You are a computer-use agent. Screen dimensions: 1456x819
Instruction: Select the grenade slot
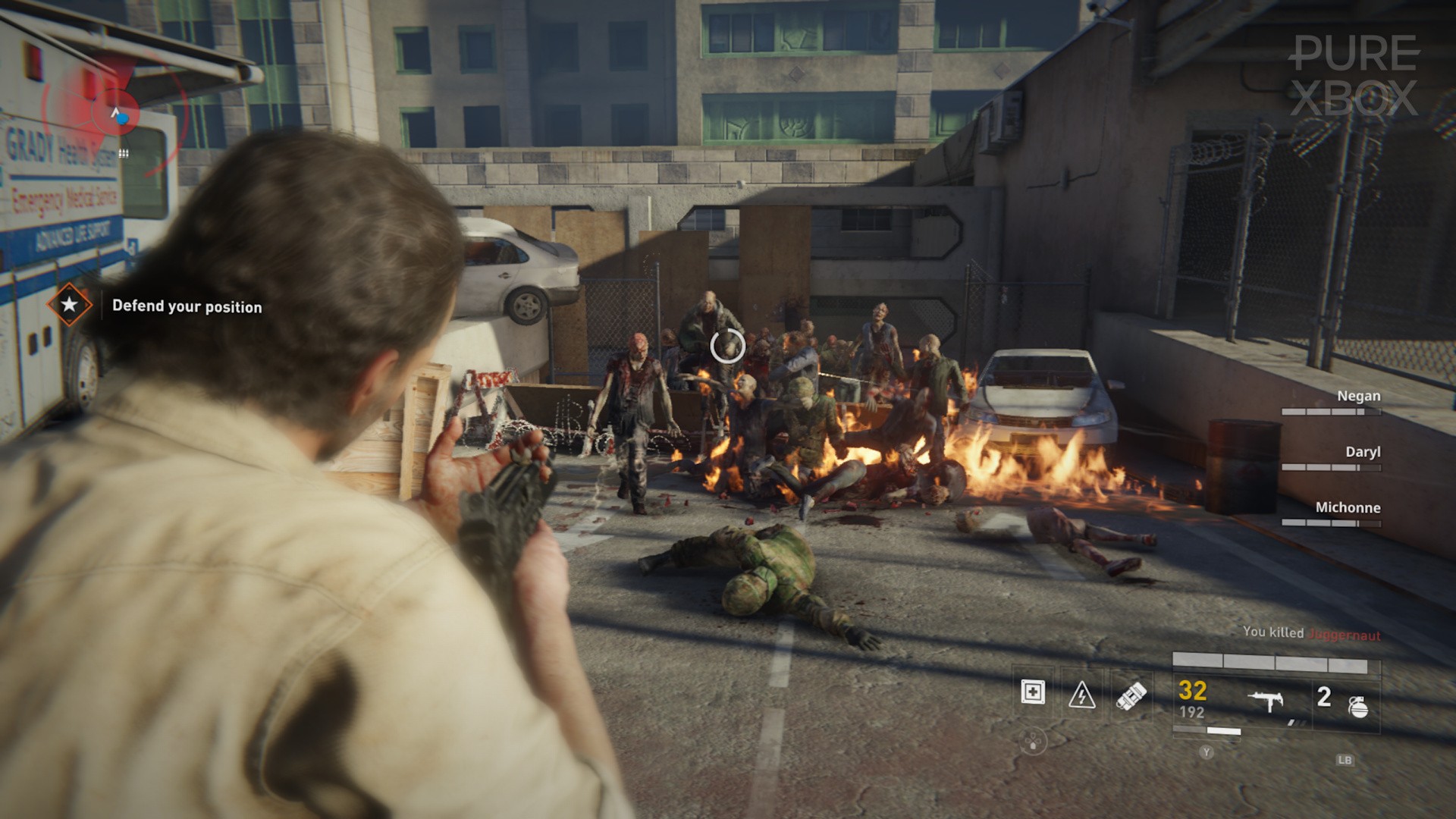point(1358,705)
